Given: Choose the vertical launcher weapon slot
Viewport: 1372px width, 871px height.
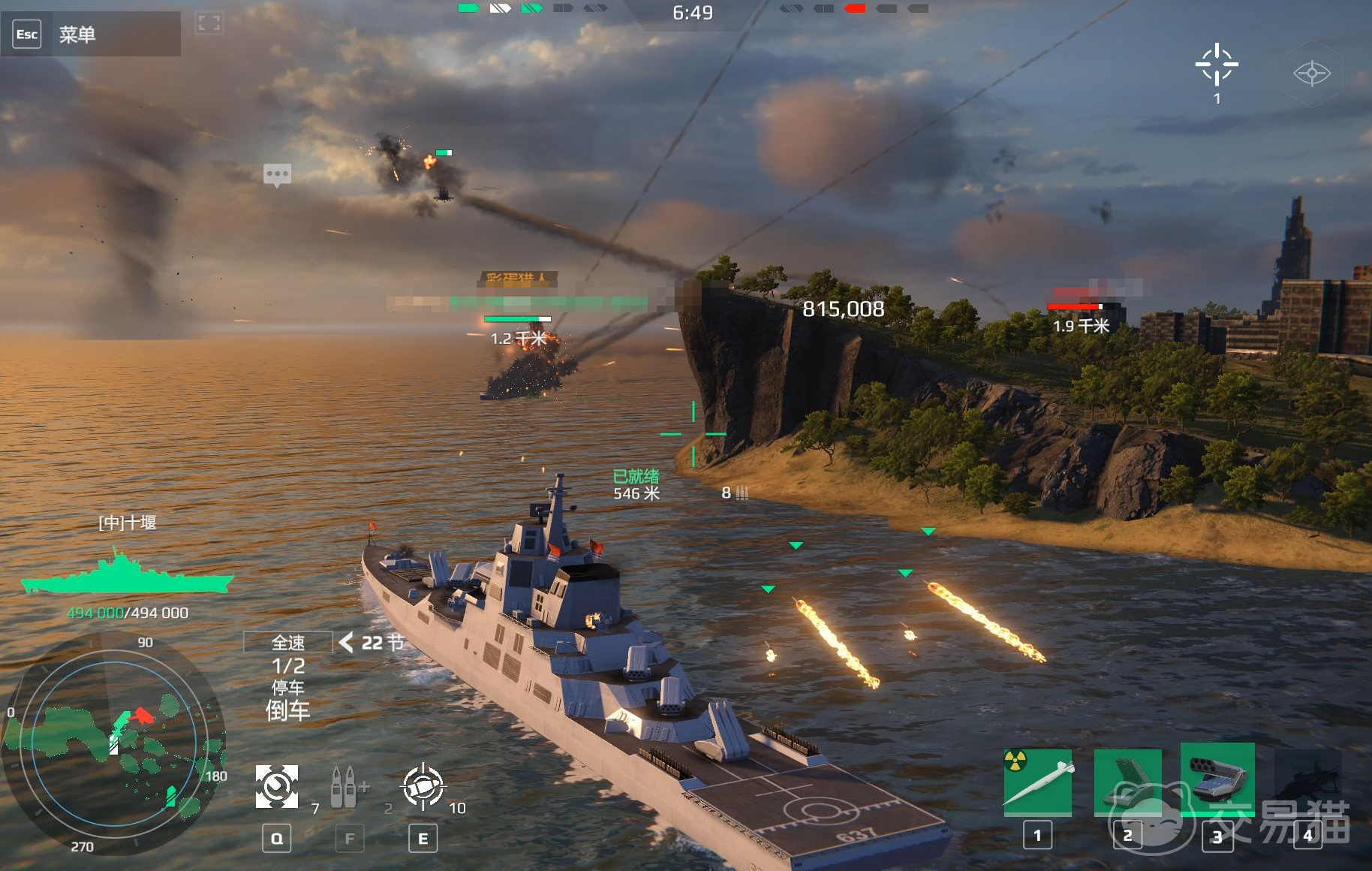Looking at the screenshot, I should click(1127, 782).
